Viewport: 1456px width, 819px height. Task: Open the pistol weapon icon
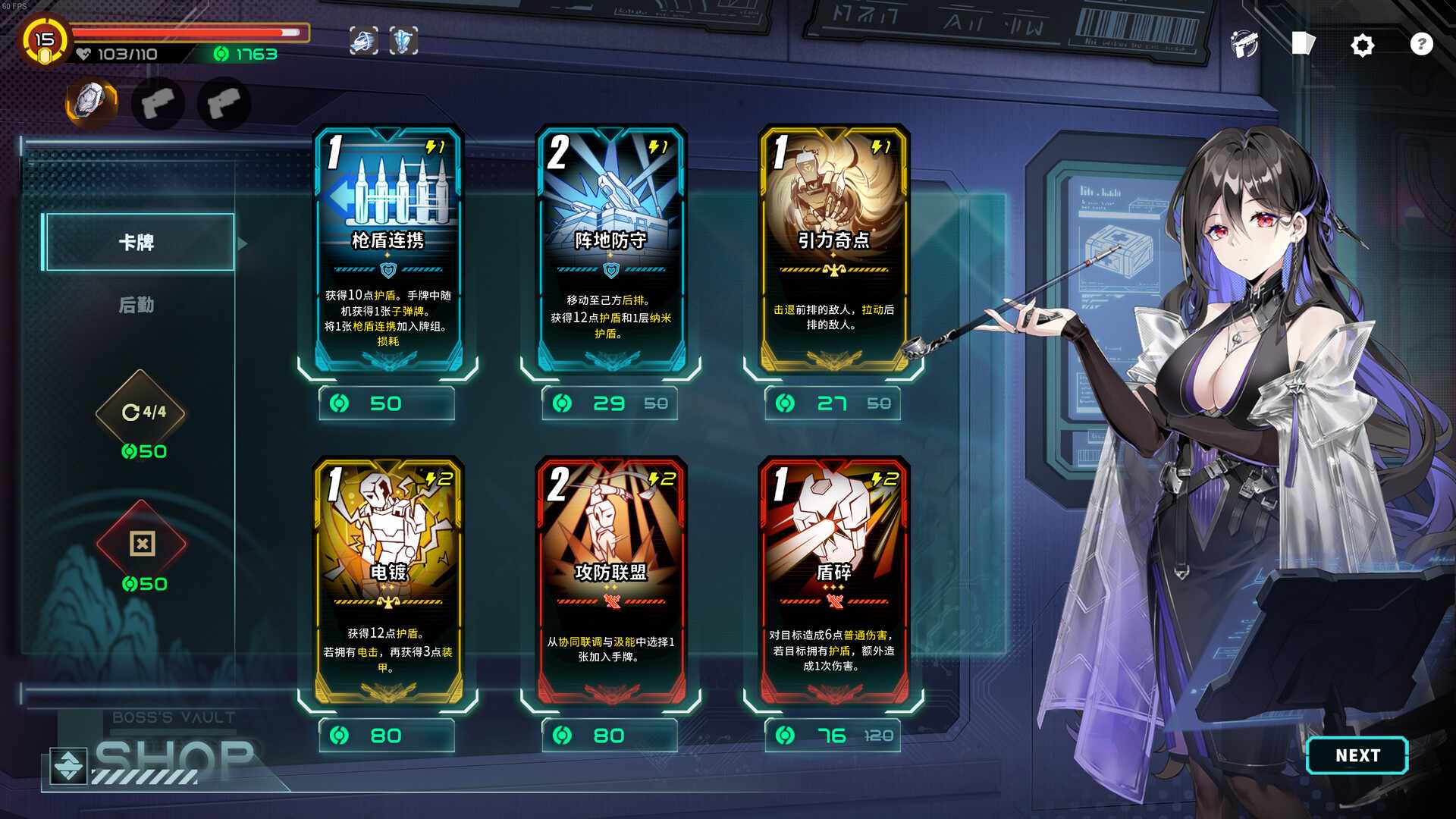1244,45
